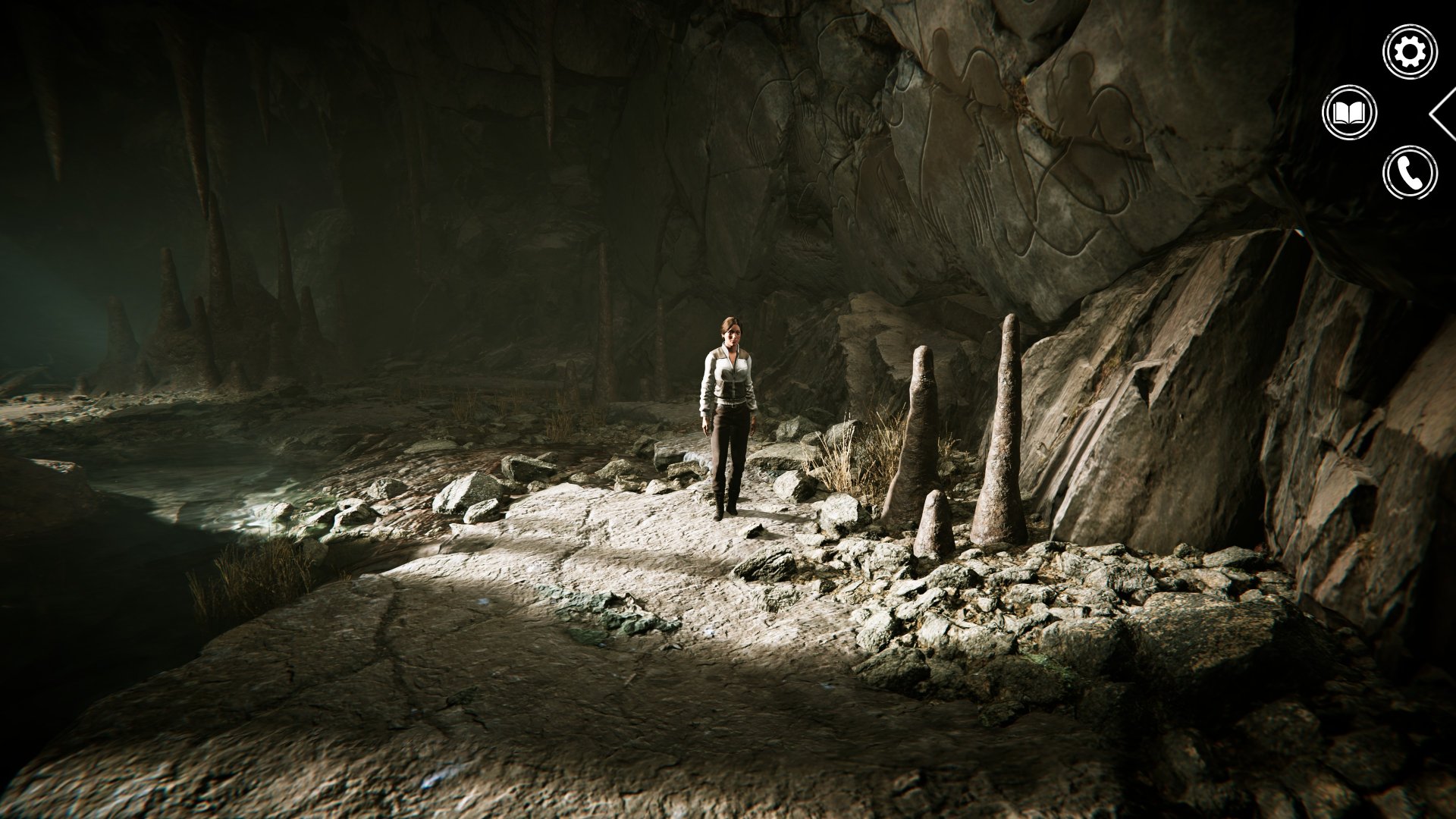This screenshot has width=1456, height=819.
Task: Open the phone icon
Action: click(x=1410, y=173)
